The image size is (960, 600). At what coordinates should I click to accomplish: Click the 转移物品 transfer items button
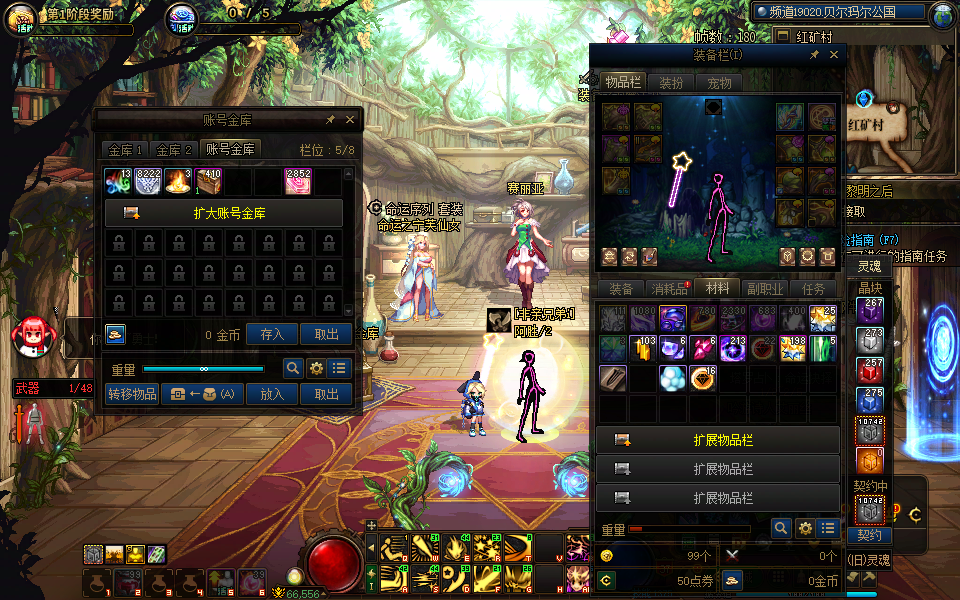(x=132, y=394)
